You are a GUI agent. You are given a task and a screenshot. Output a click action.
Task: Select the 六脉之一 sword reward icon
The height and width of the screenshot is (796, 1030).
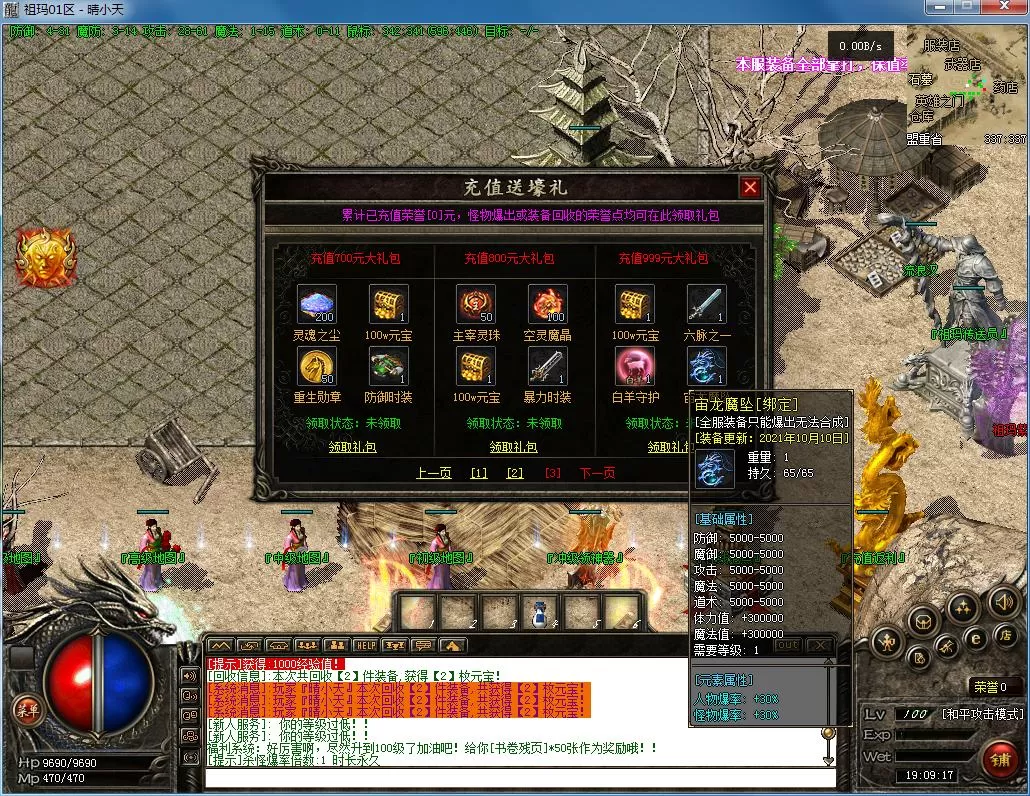pos(706,304)
